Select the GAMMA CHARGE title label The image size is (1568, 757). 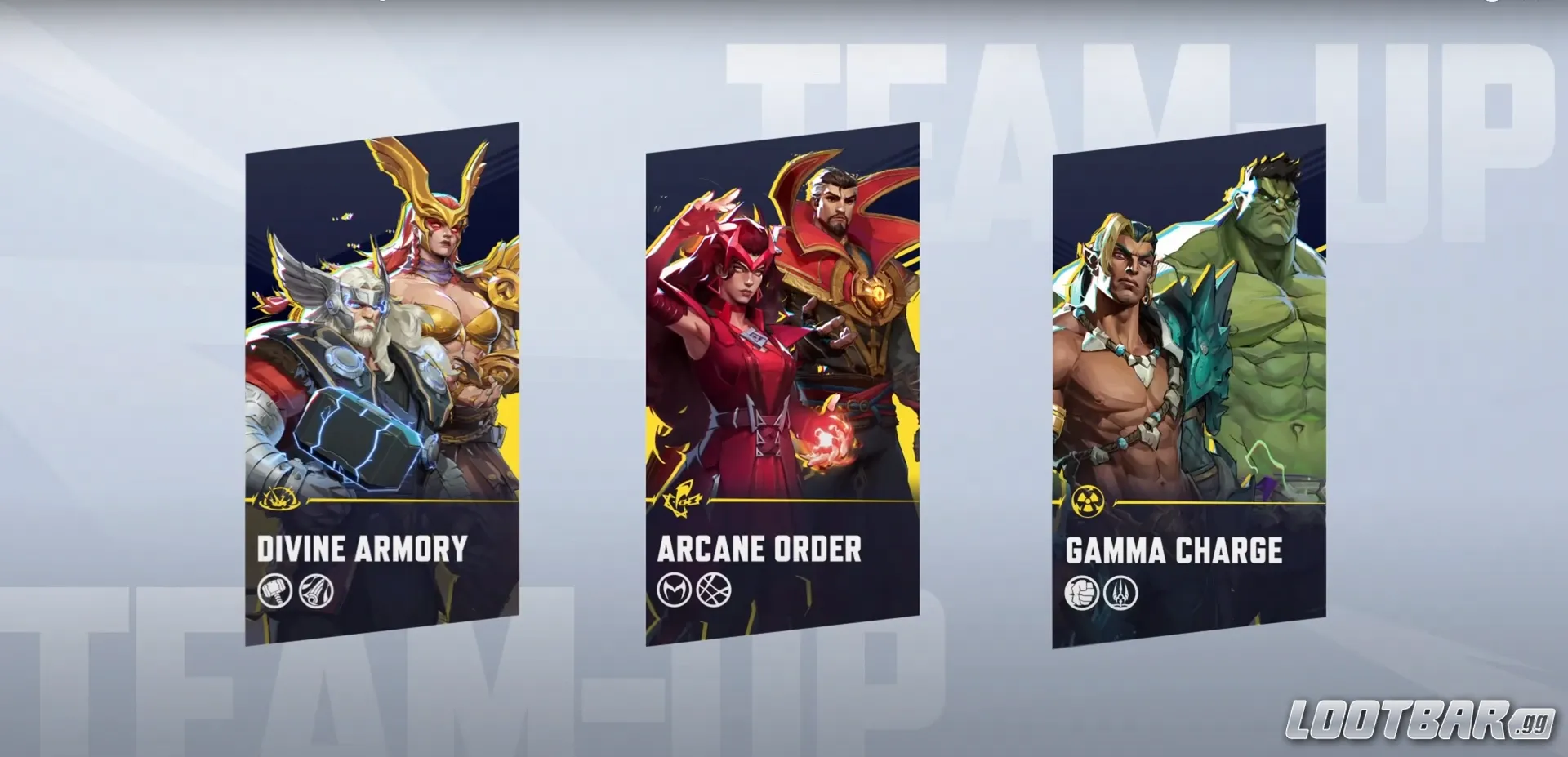[x=1176, y=551]
